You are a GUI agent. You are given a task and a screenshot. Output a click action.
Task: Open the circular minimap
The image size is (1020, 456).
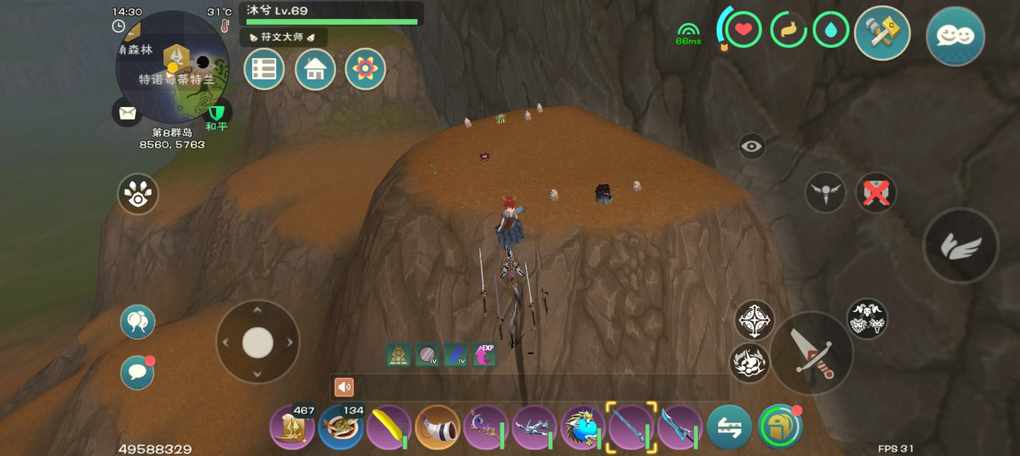(172, 66)
